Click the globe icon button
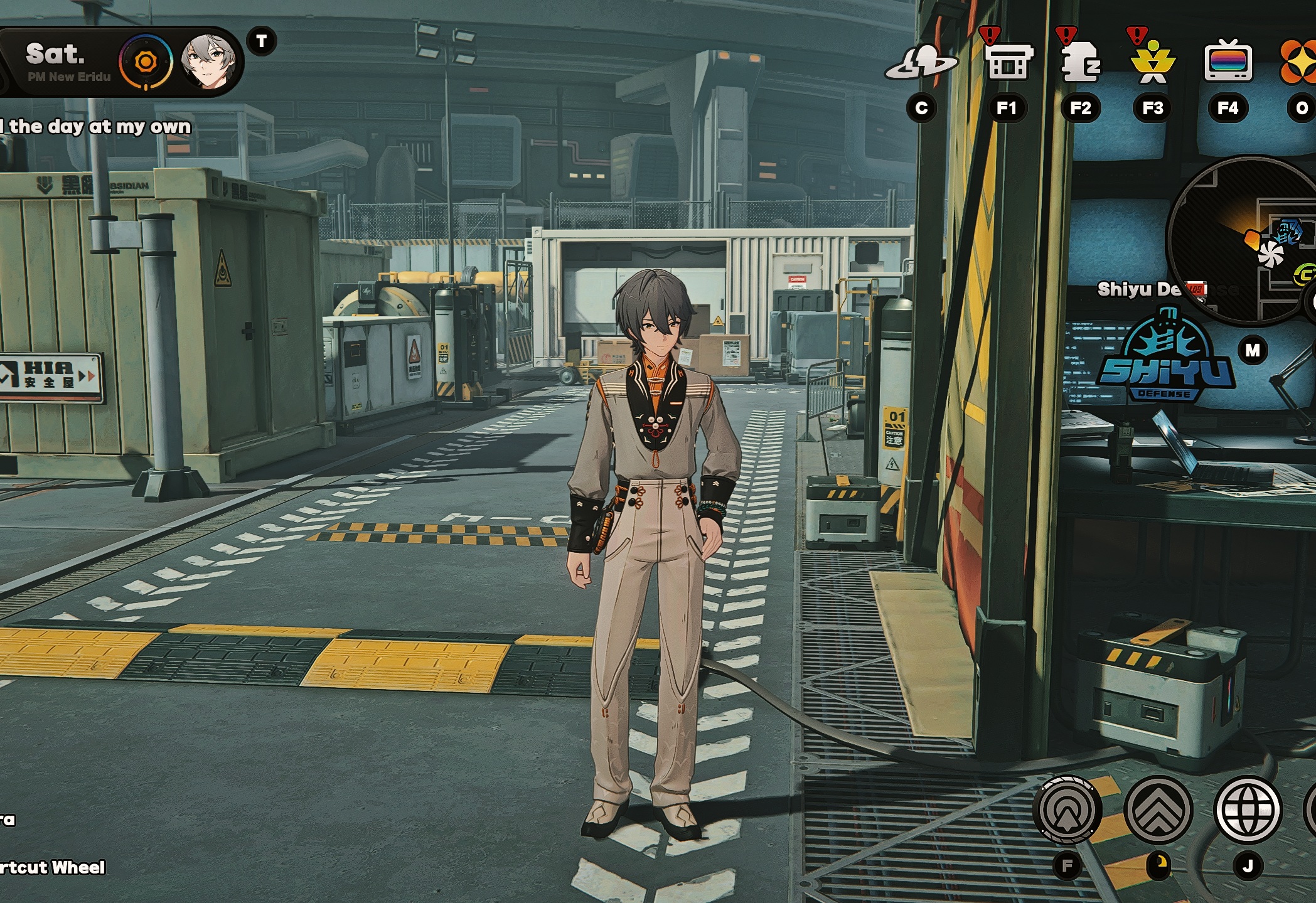Image resolution: width=1316 pixels, height=903 pixels. (1248, 810)
